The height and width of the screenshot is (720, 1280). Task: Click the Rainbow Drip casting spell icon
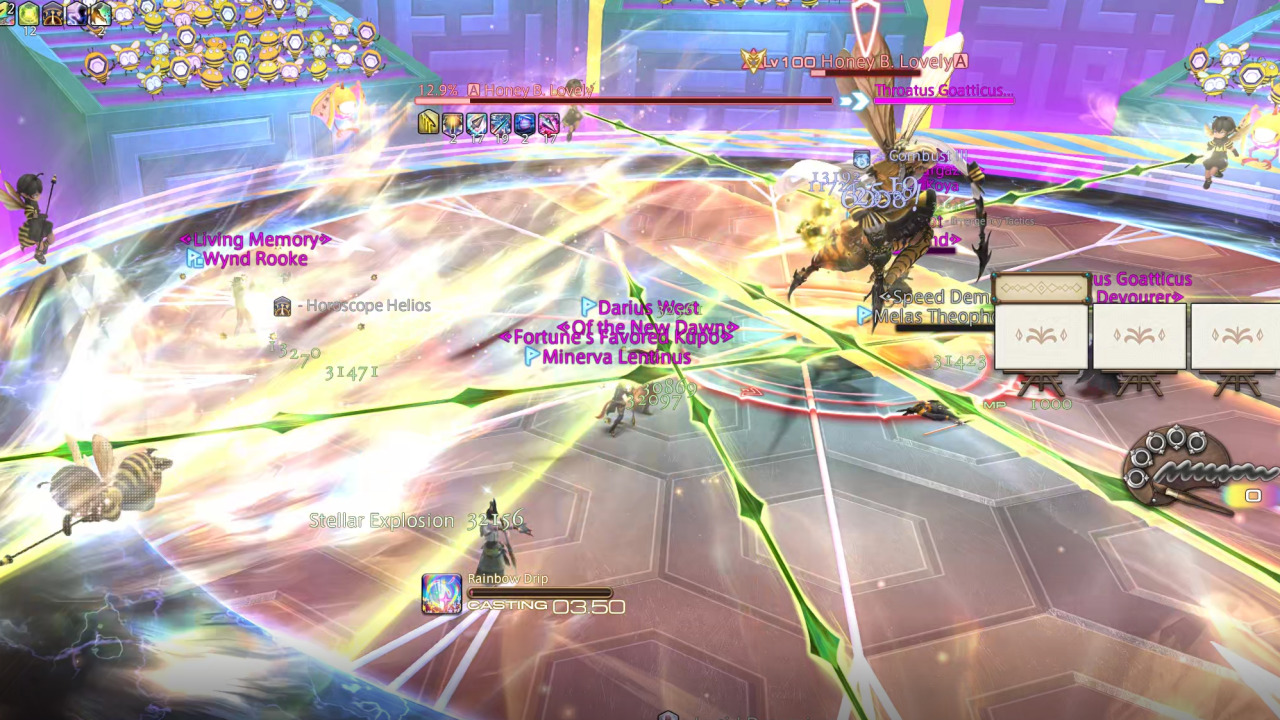(x=441, y=590)
